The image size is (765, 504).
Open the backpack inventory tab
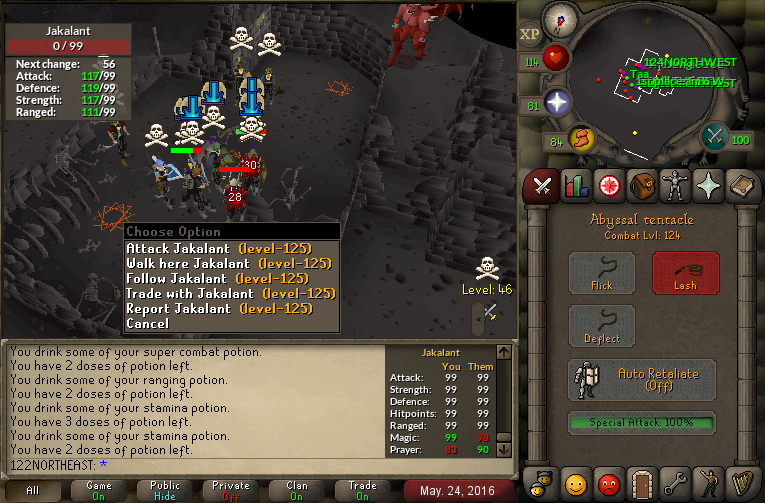pyautogui.click(x=642, y=185)
